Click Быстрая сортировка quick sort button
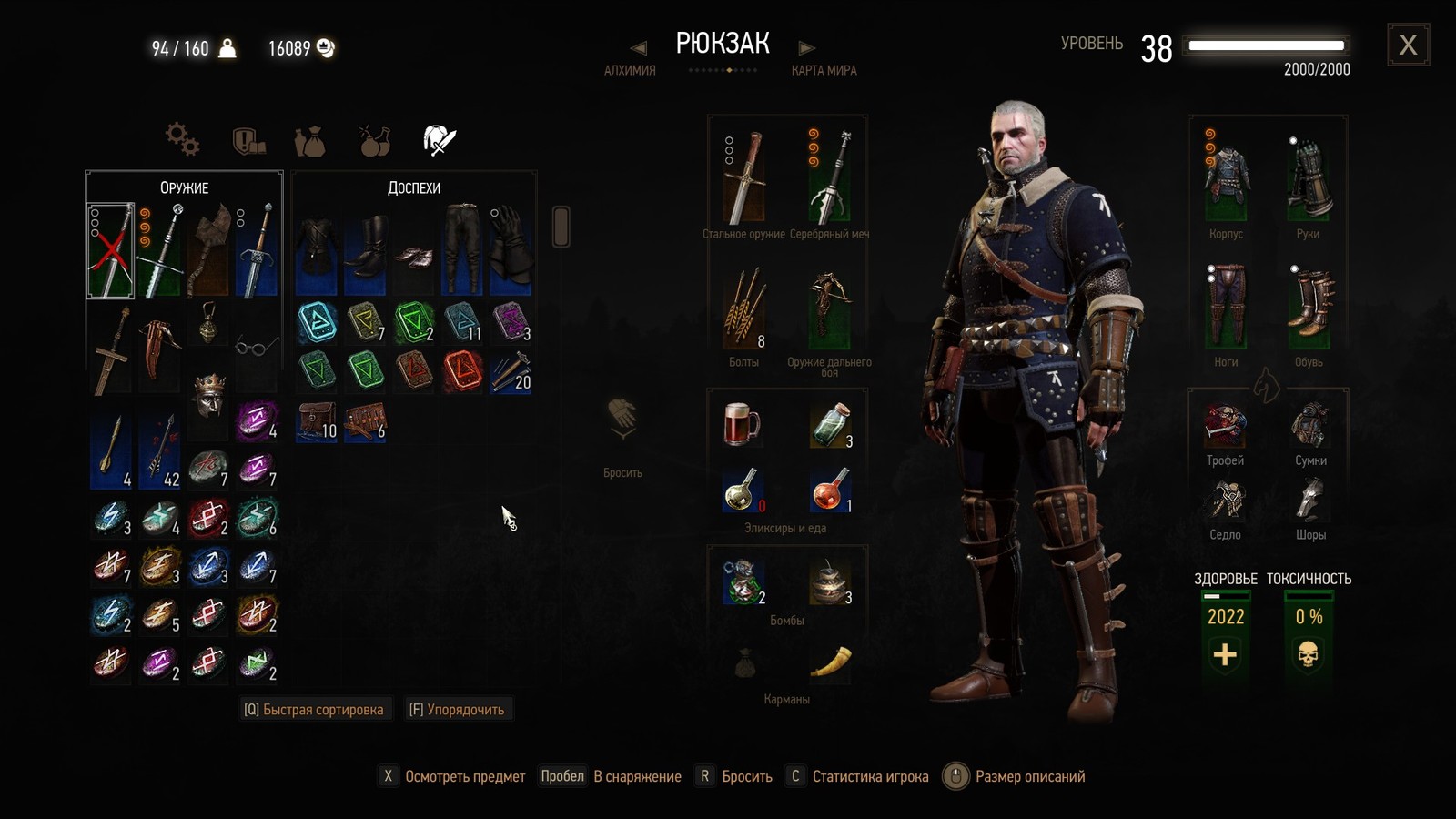Image resolution: width=1456 pixels, height=819 pixels. (314, 710)
